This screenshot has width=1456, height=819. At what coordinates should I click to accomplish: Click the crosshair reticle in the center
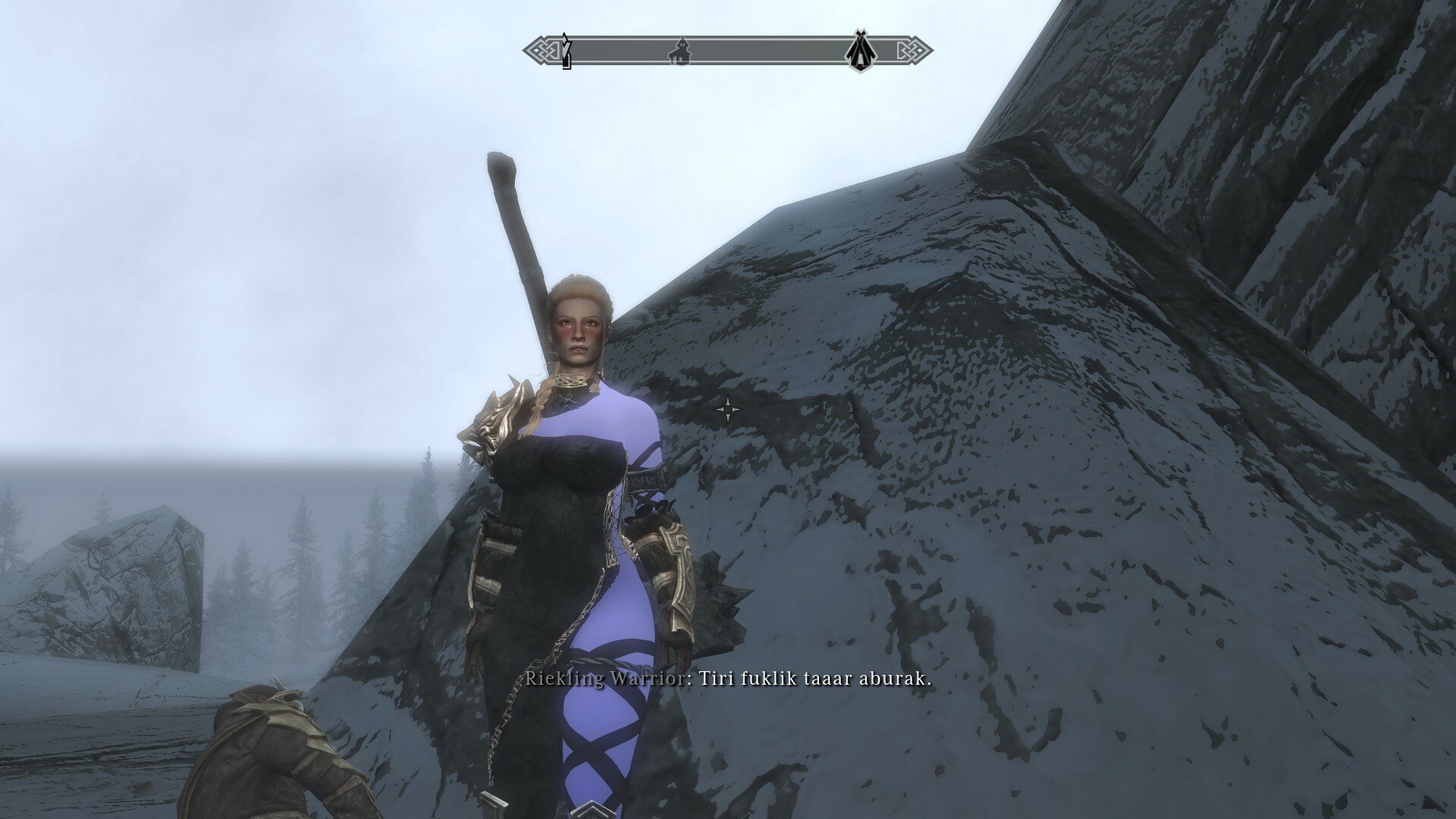coord(730,409)
